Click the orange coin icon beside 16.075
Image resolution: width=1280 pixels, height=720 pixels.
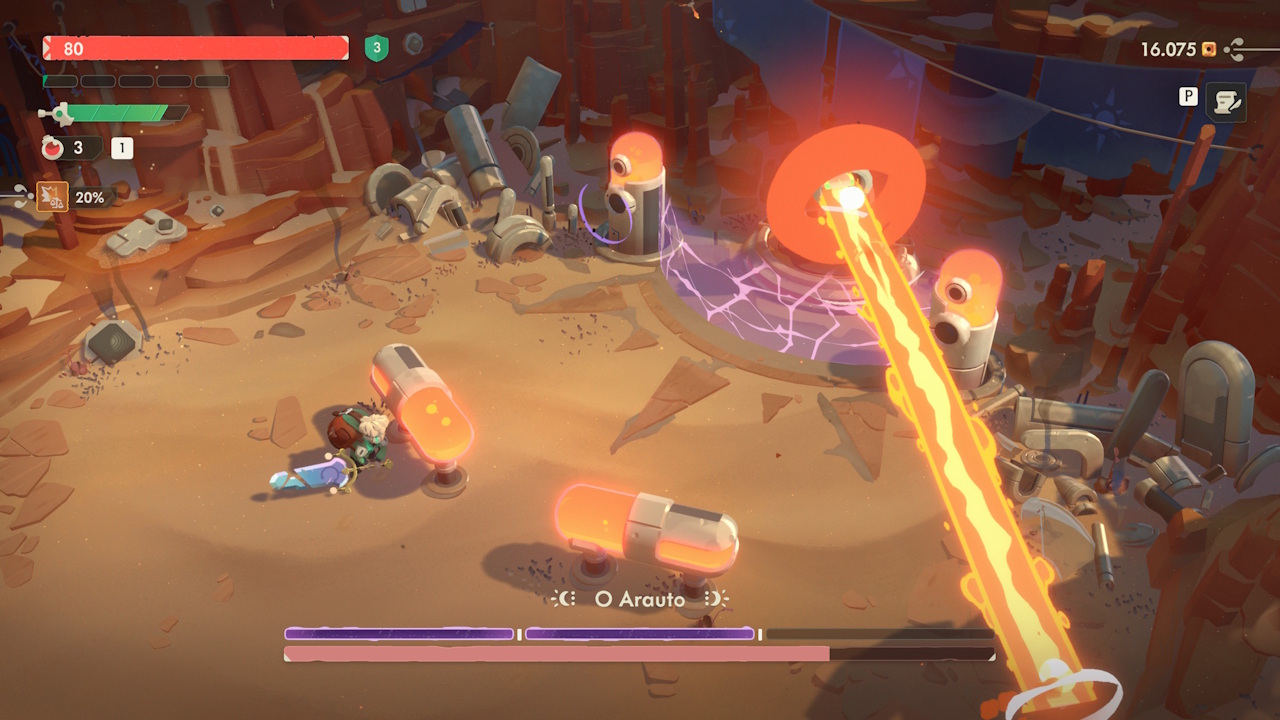pos(1208,50)
